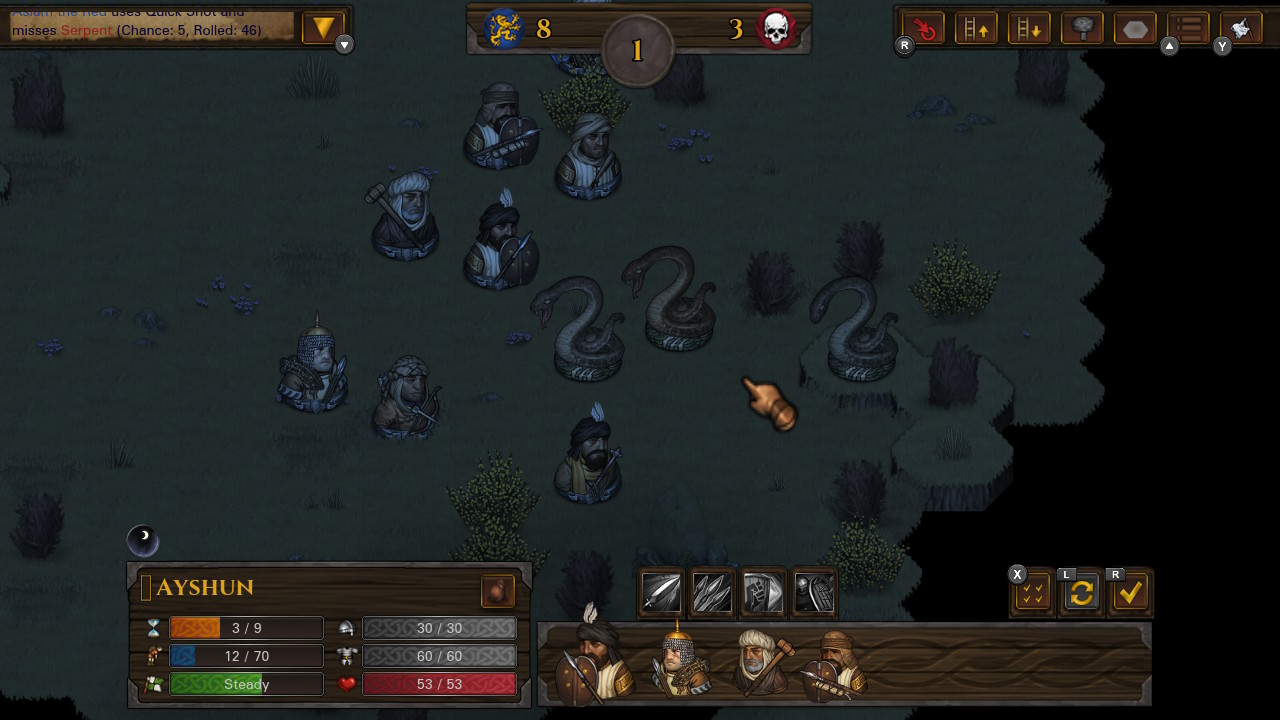Switch to the hammer-wielding brother's portrait

tap(763, 660)
